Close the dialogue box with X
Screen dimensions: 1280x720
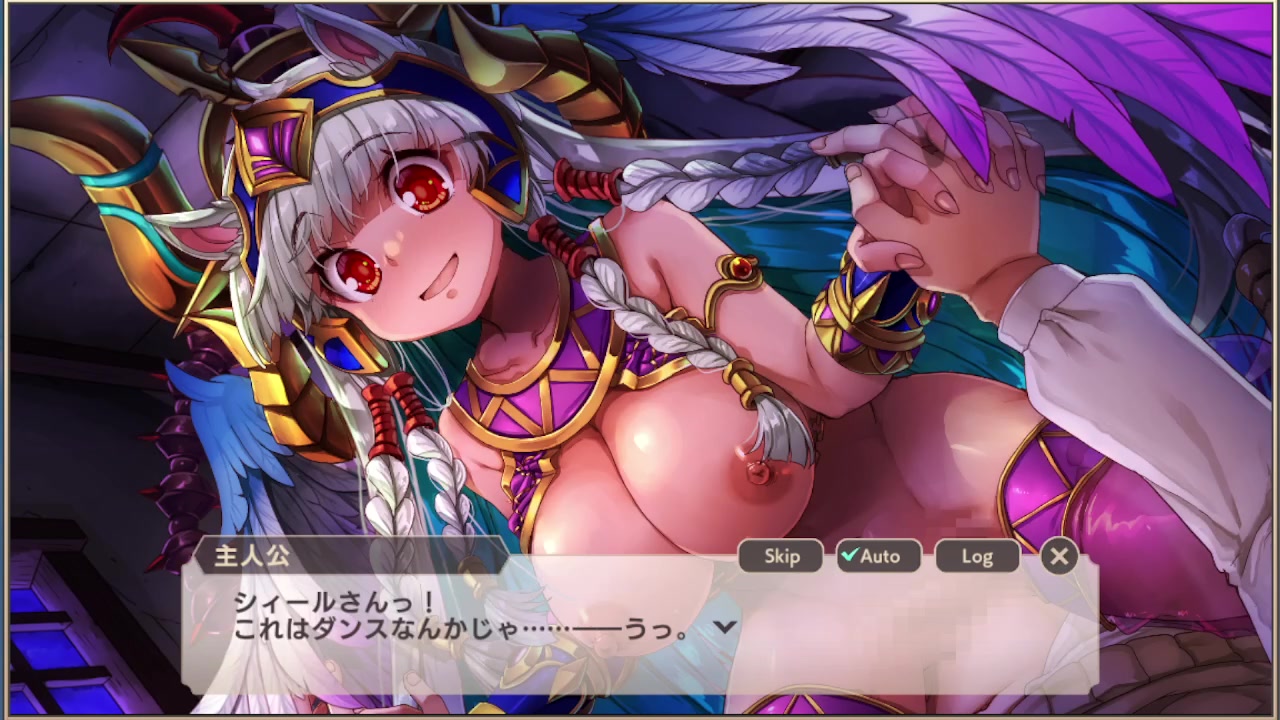[x=1059, y=556]
